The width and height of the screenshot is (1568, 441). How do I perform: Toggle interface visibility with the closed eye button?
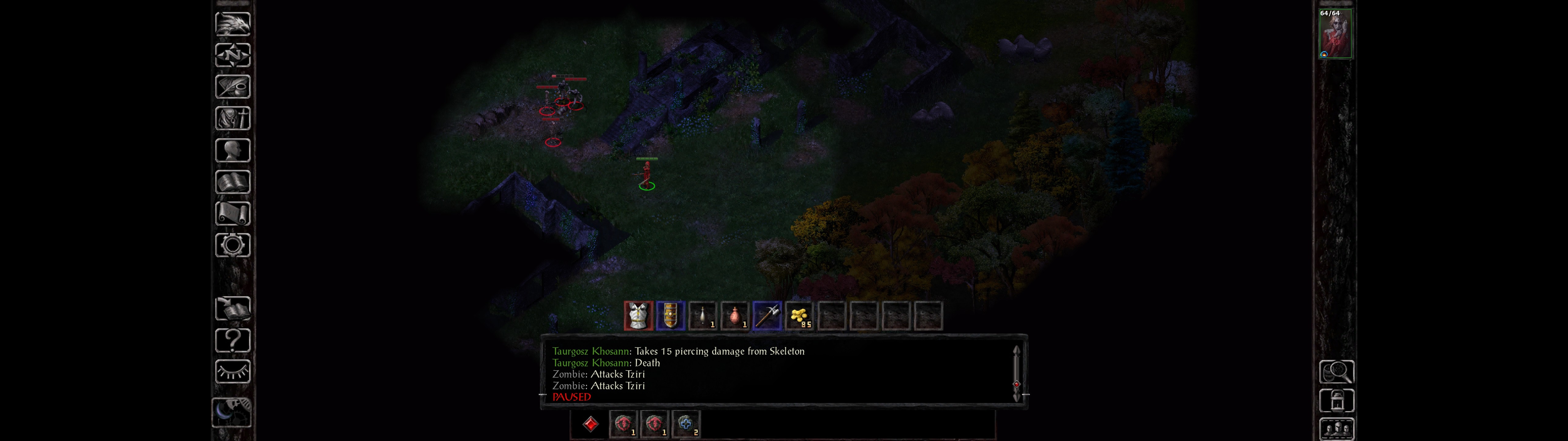point(232,371)
